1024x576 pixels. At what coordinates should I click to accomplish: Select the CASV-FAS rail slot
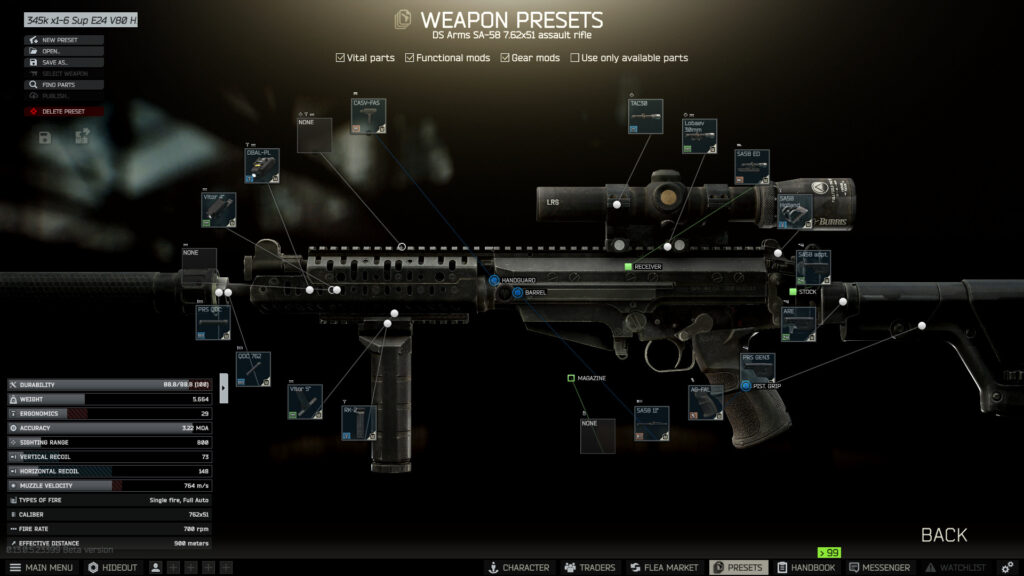tap(368, 116)
